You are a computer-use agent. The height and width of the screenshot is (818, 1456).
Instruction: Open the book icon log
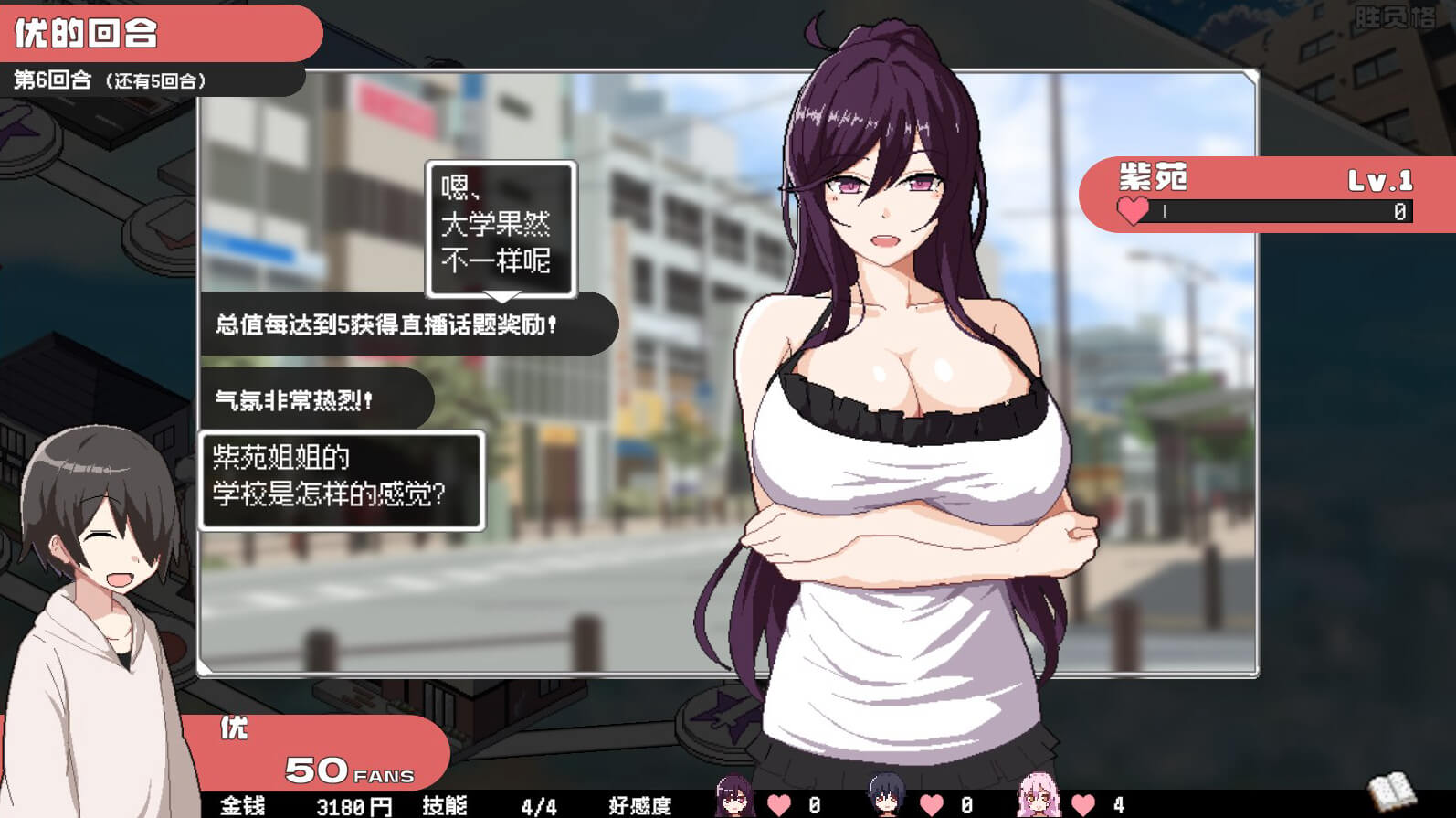click(x=1390, y=789)
